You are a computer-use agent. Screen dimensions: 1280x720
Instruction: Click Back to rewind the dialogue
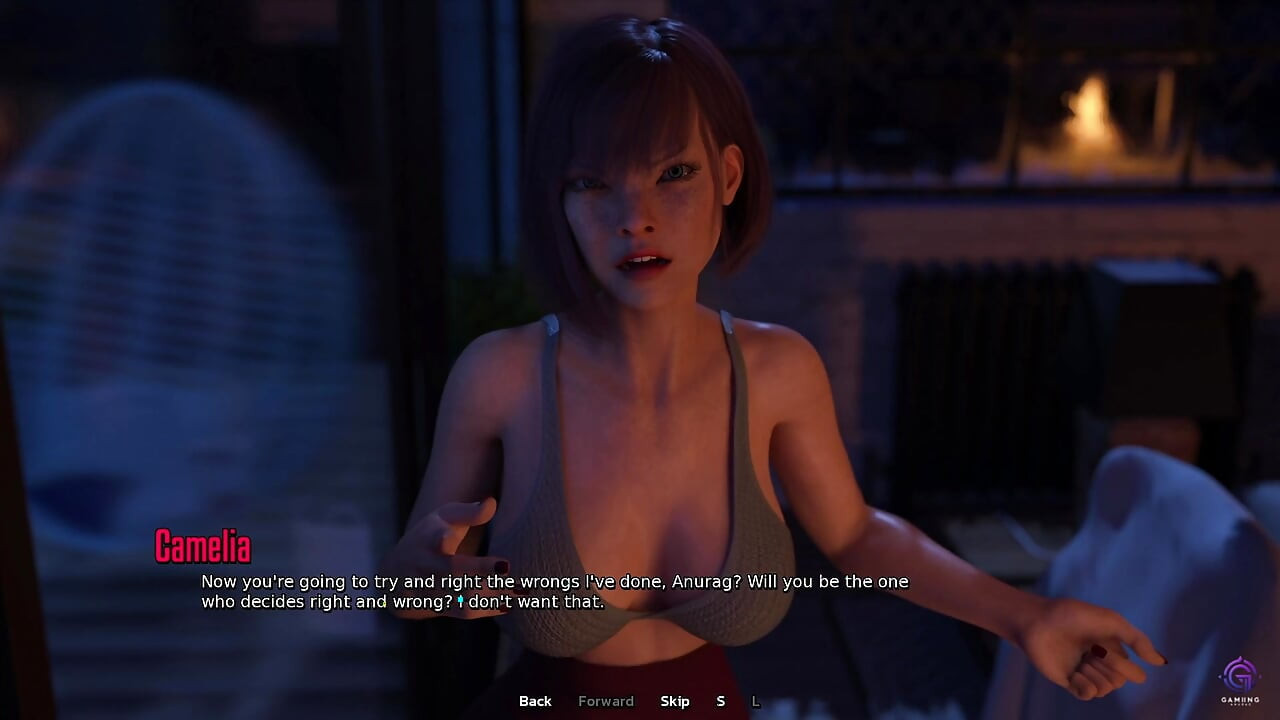tap(534, 701)
